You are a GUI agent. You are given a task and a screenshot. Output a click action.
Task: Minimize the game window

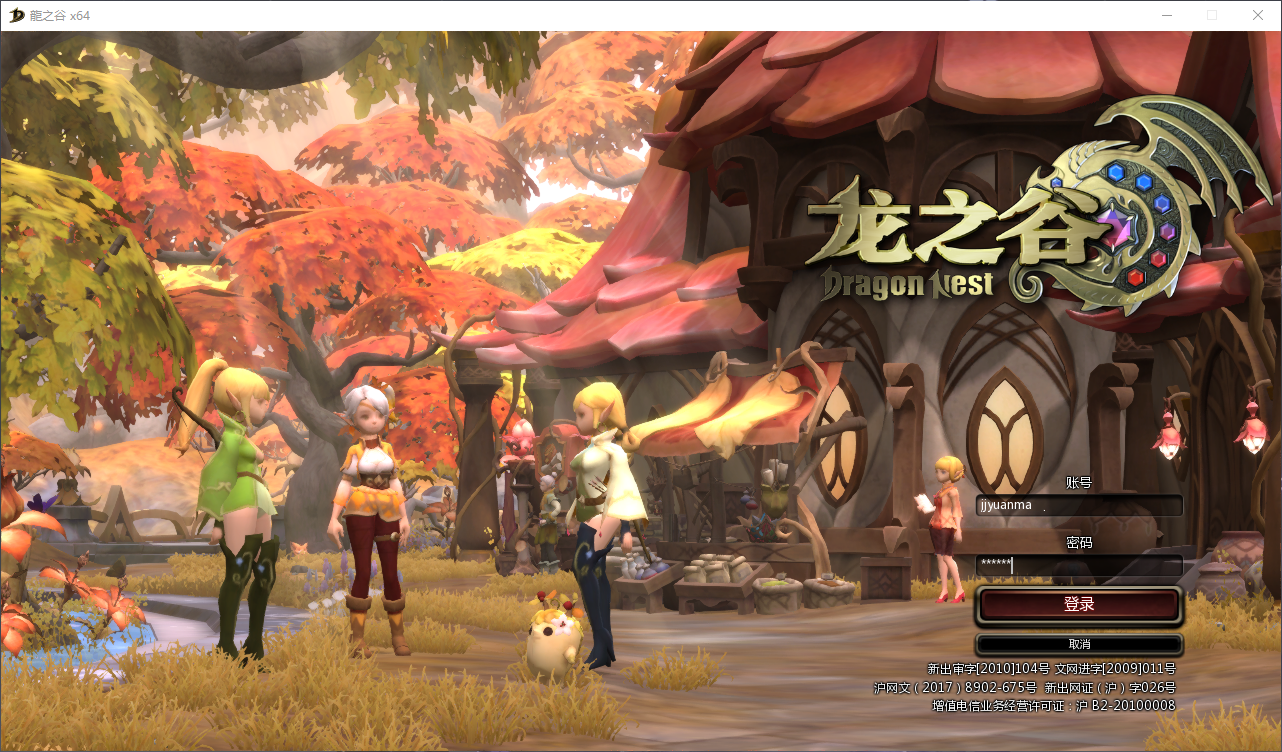[x=1166, y=15]
